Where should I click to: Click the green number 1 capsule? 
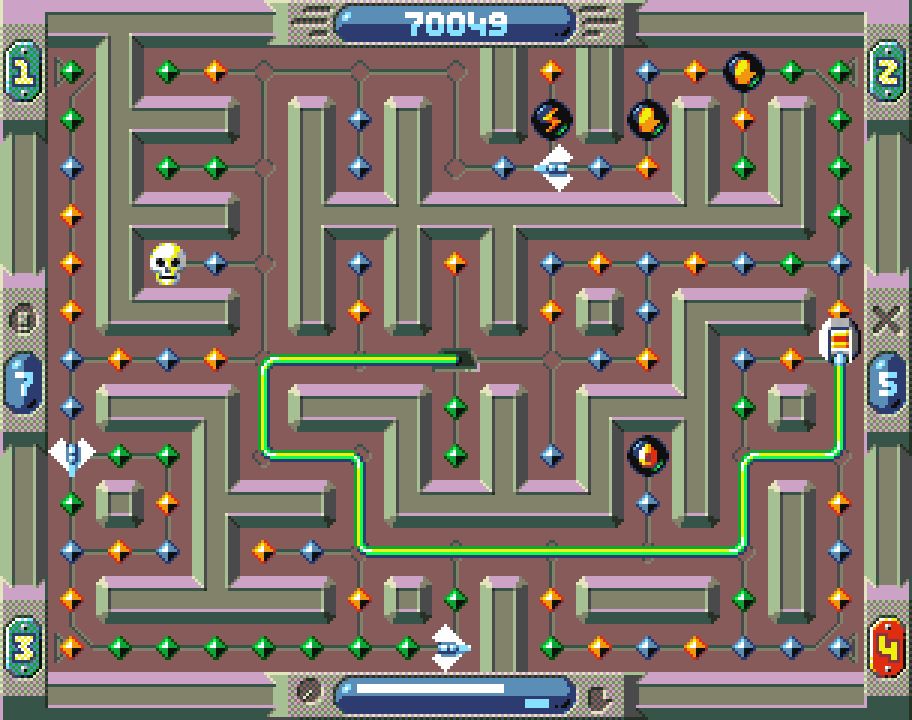tap(22, 70)
